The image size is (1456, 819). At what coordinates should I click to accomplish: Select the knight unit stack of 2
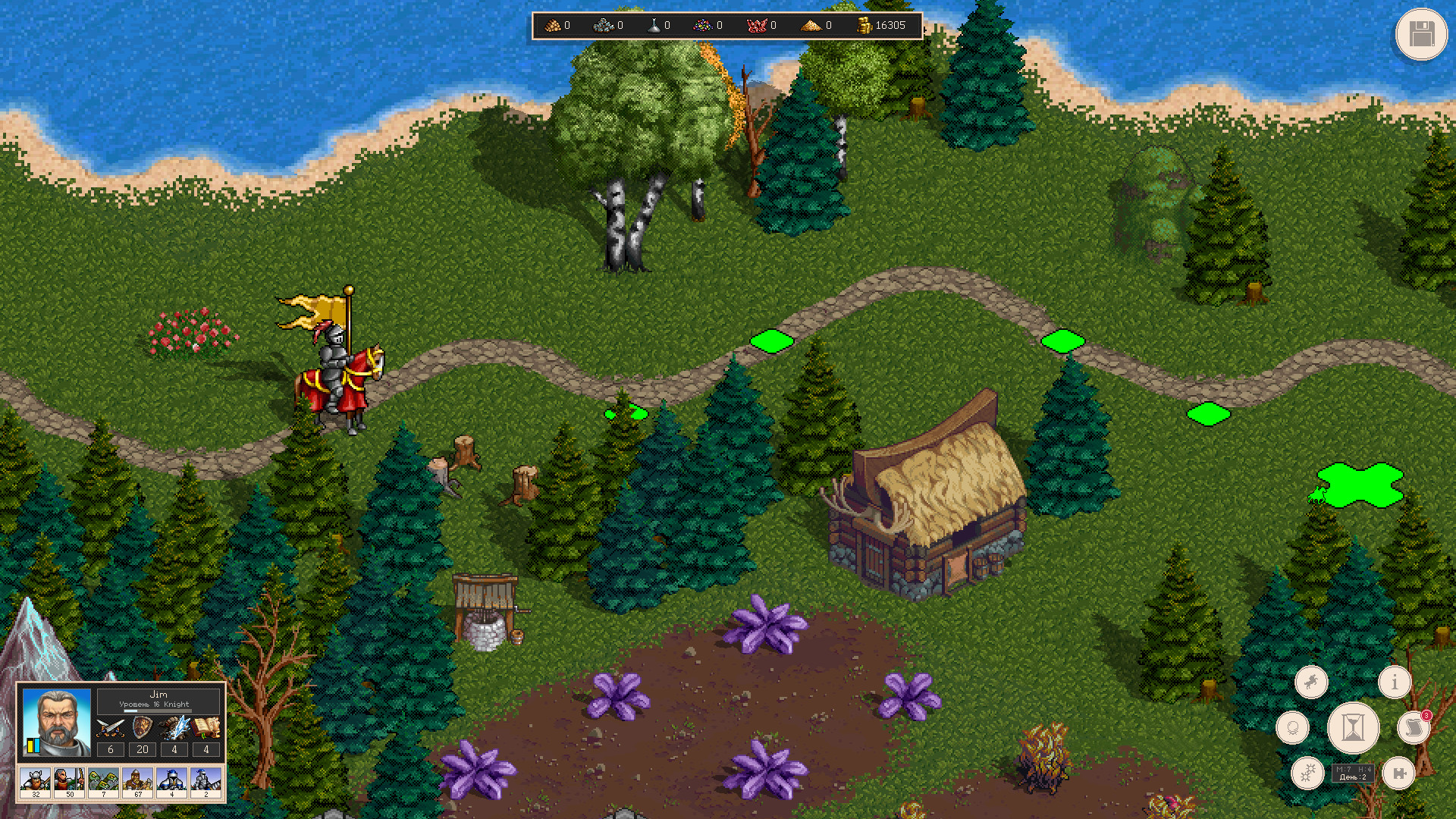(x=206, y=781)
